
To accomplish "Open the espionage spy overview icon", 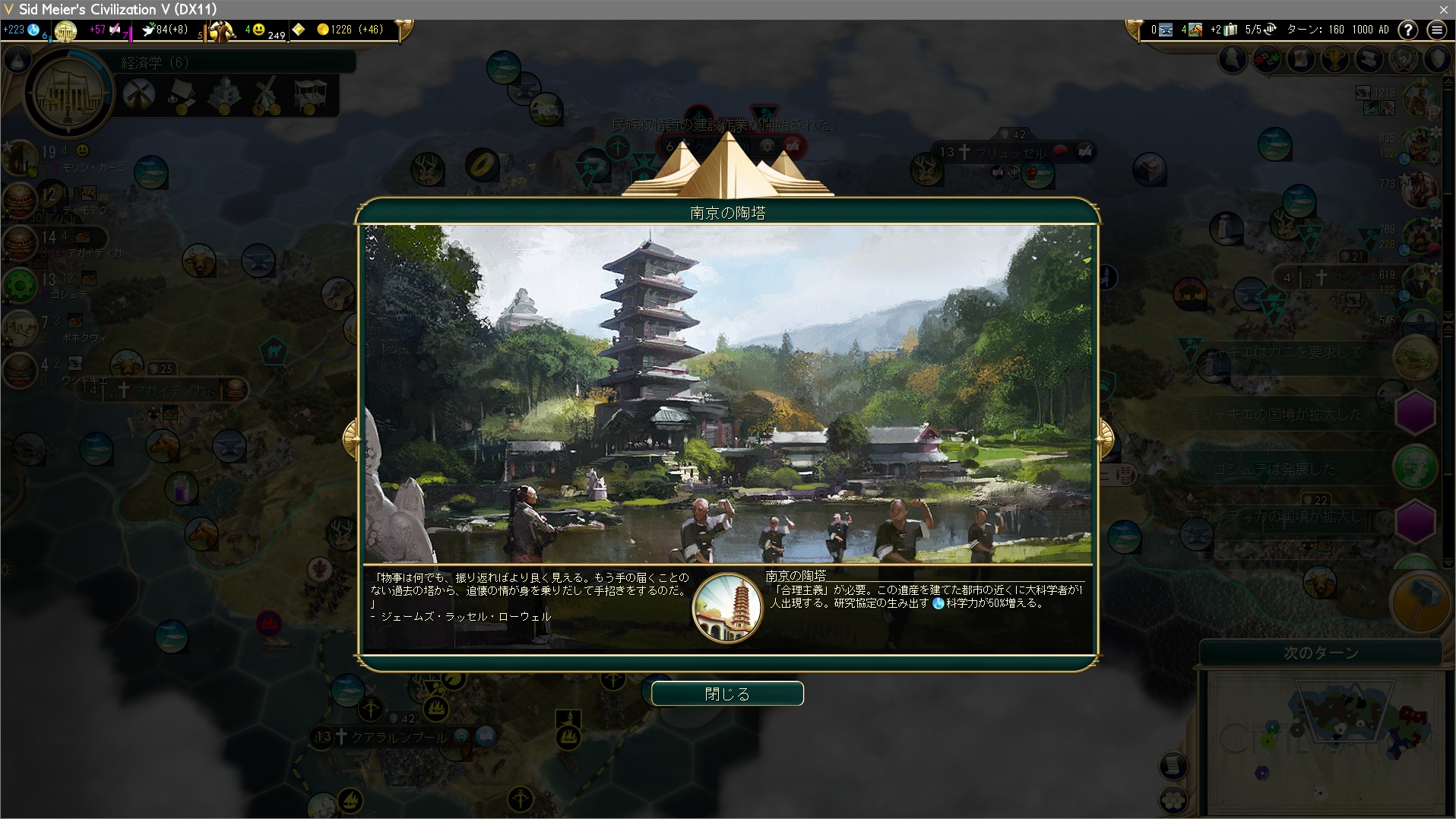I will click(1233, 59).
